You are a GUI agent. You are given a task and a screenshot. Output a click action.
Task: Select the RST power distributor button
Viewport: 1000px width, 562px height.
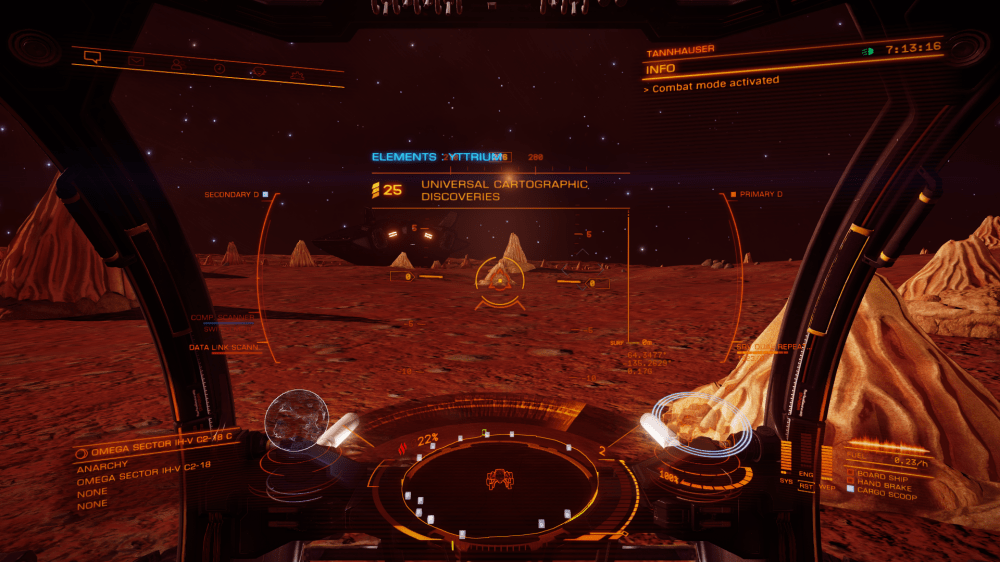[805, 487]
